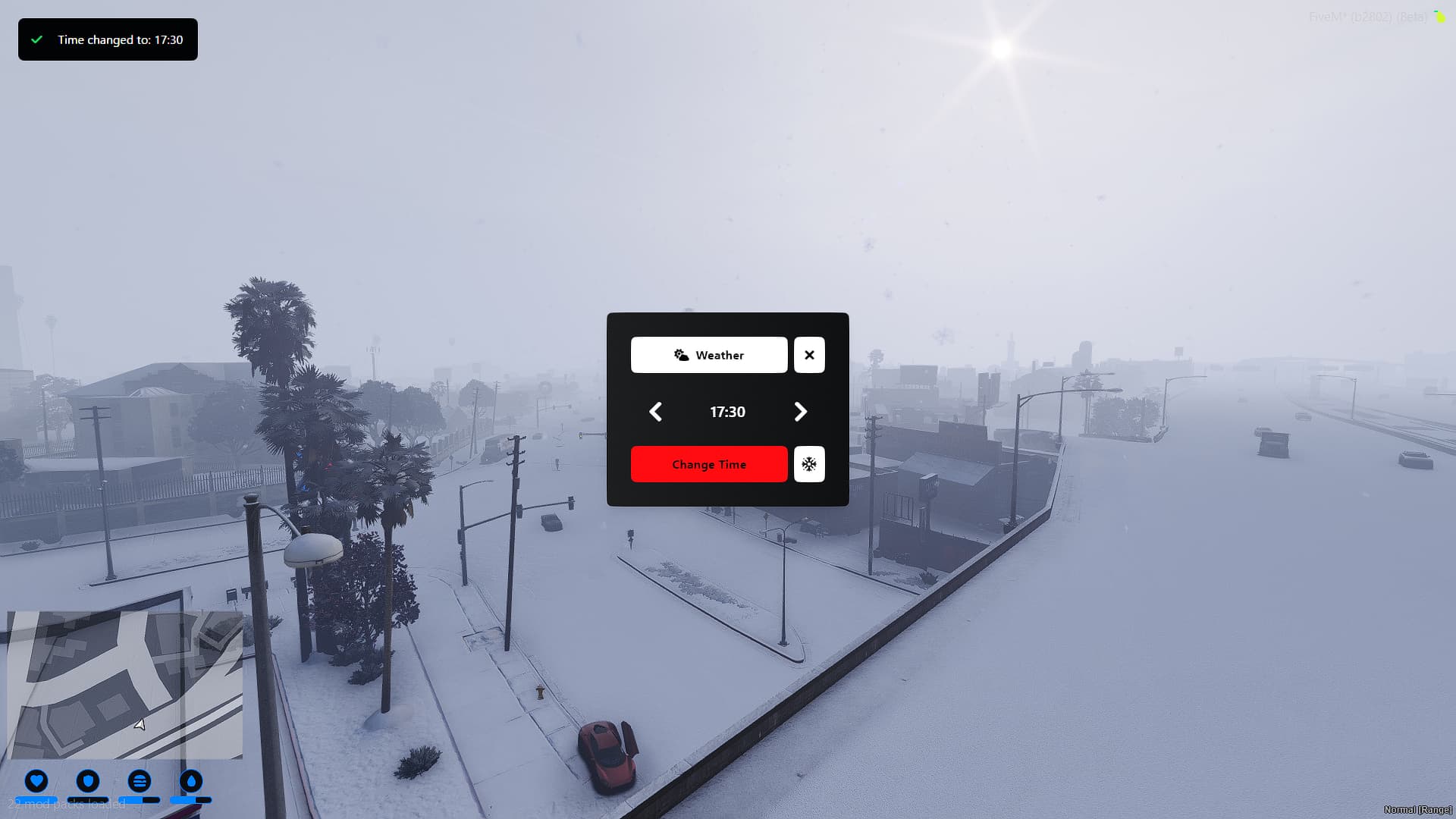Click the green checkmark on the notification
Viewport: 1456px width, 819px height.
(x=36, y=39)
